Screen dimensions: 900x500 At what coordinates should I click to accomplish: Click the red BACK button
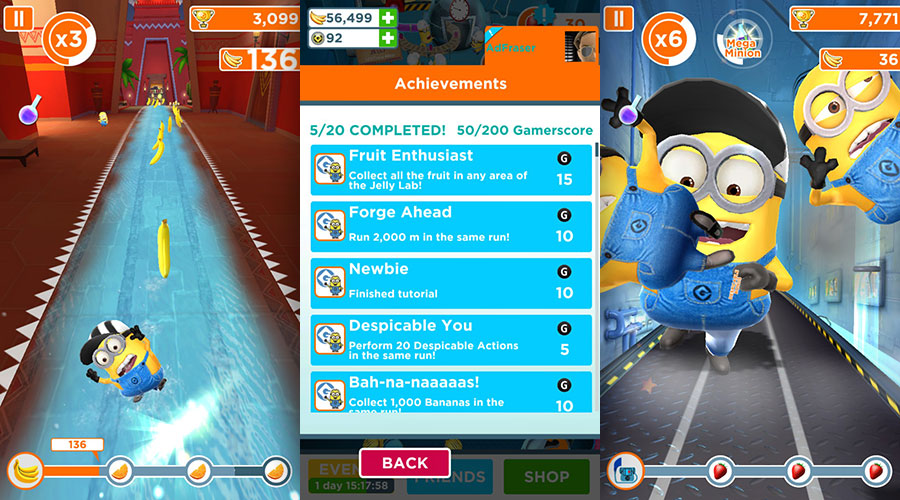404,462
